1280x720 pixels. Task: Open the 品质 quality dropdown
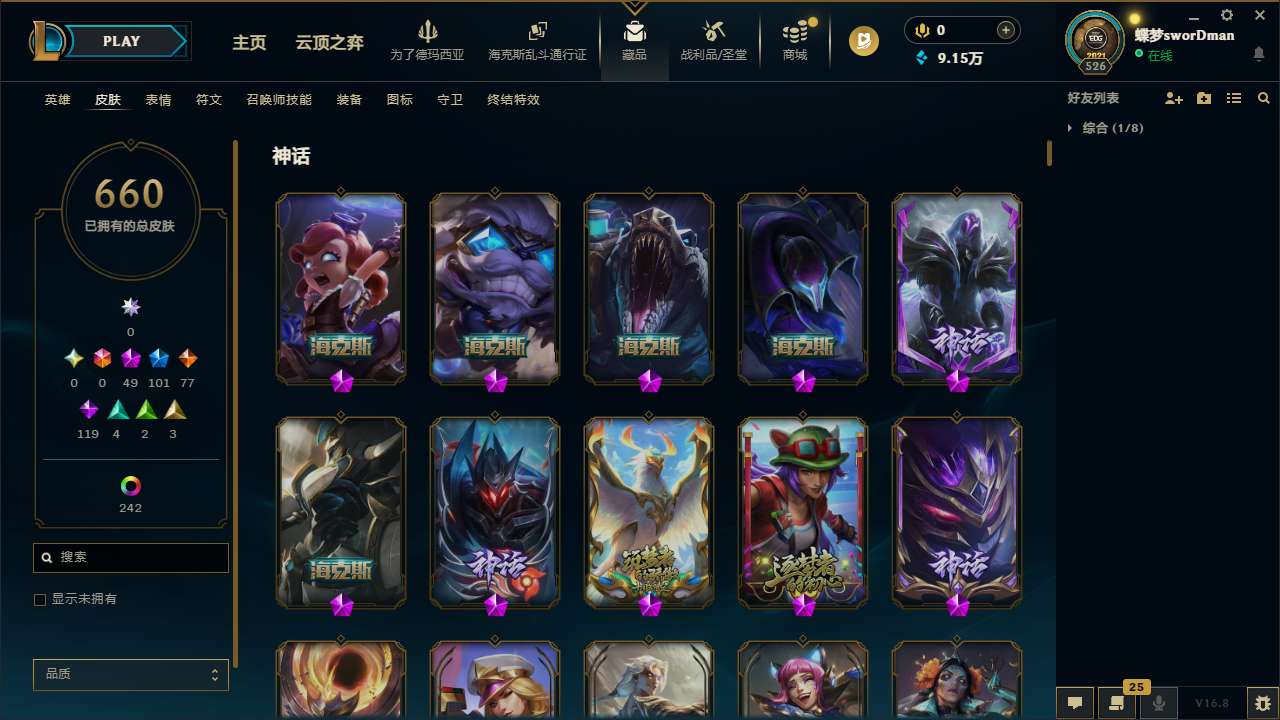tap(130, 674)
